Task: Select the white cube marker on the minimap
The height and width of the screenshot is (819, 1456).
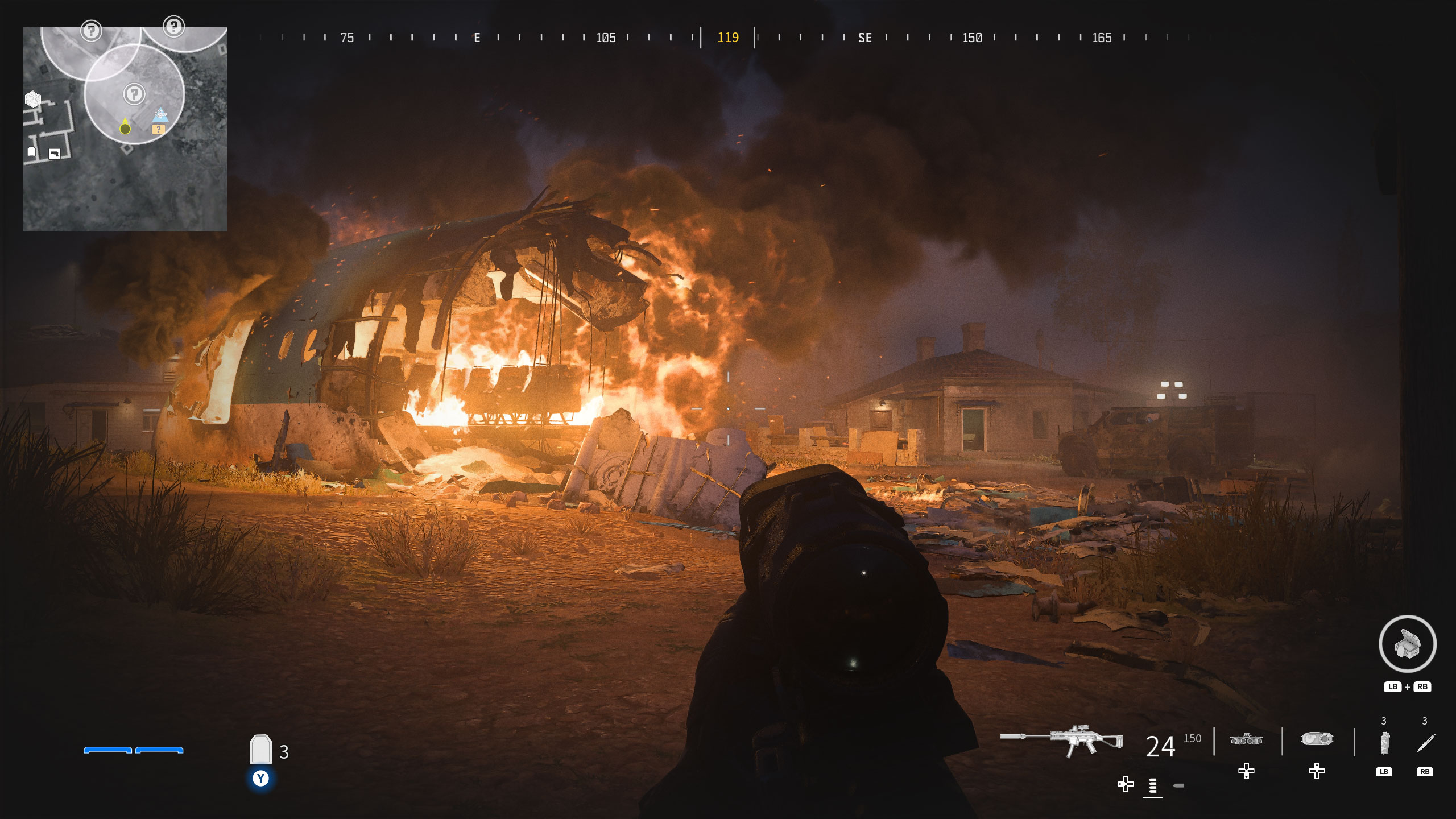Action: [x=33, y=100]
